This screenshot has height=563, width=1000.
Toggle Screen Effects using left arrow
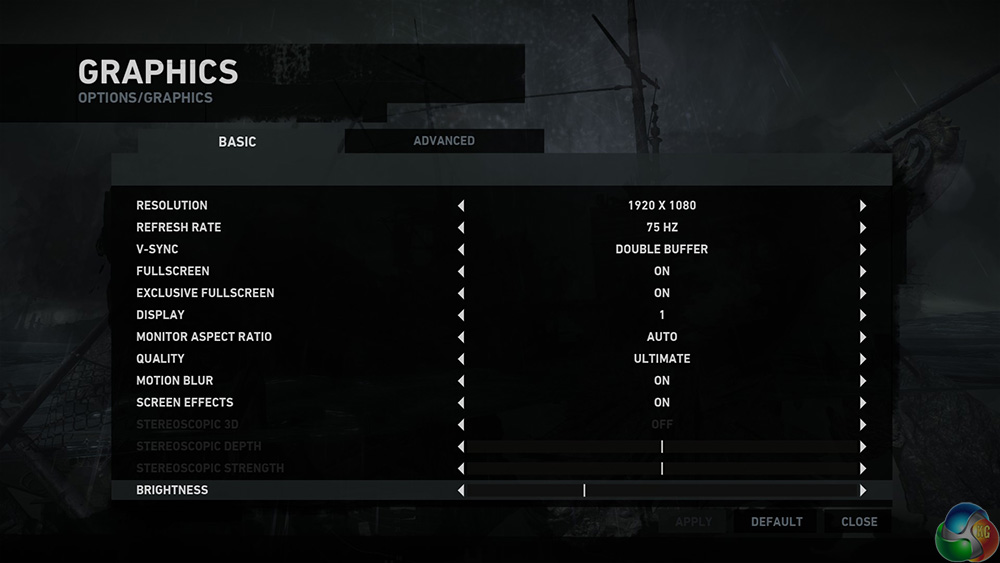[x=461, y=404]
